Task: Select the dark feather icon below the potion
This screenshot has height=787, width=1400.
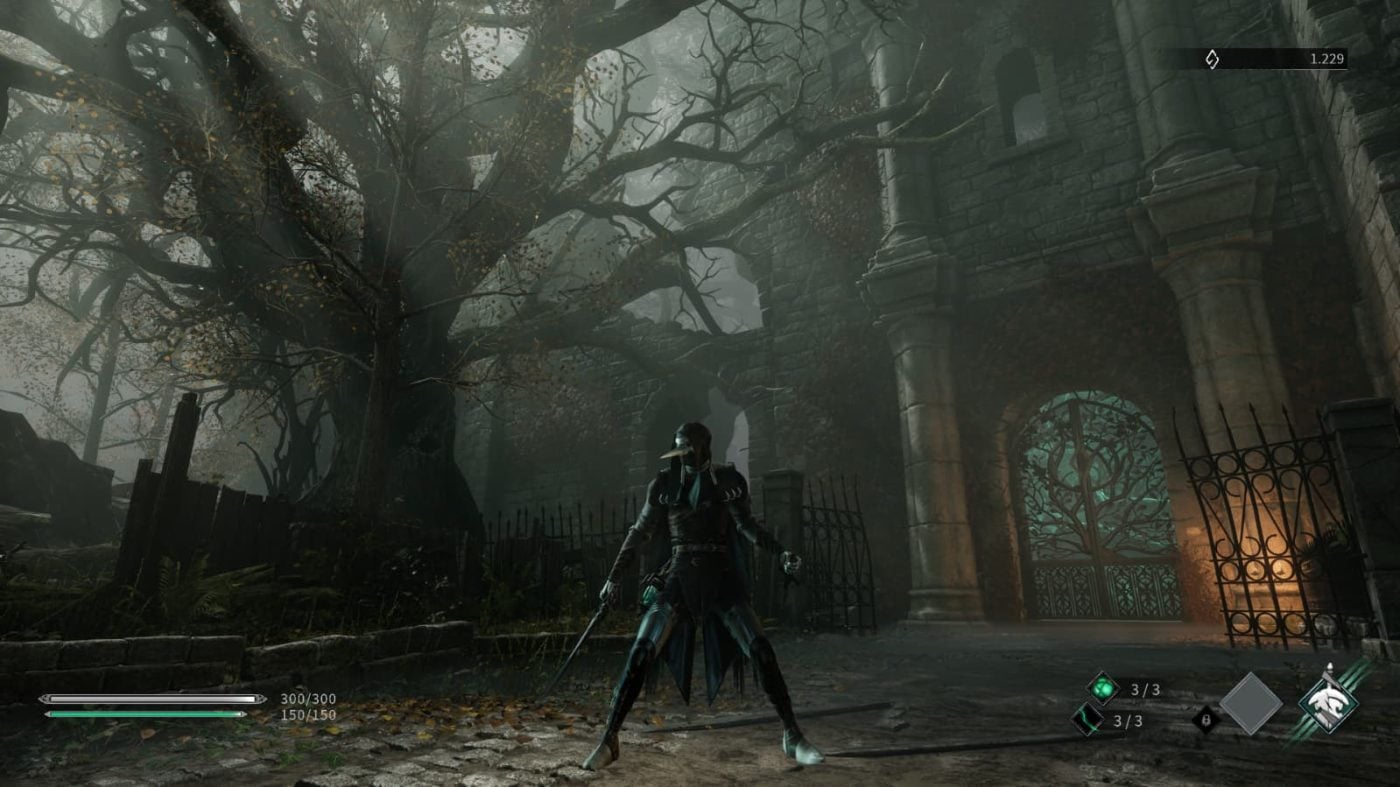Action: (1088, 719)
